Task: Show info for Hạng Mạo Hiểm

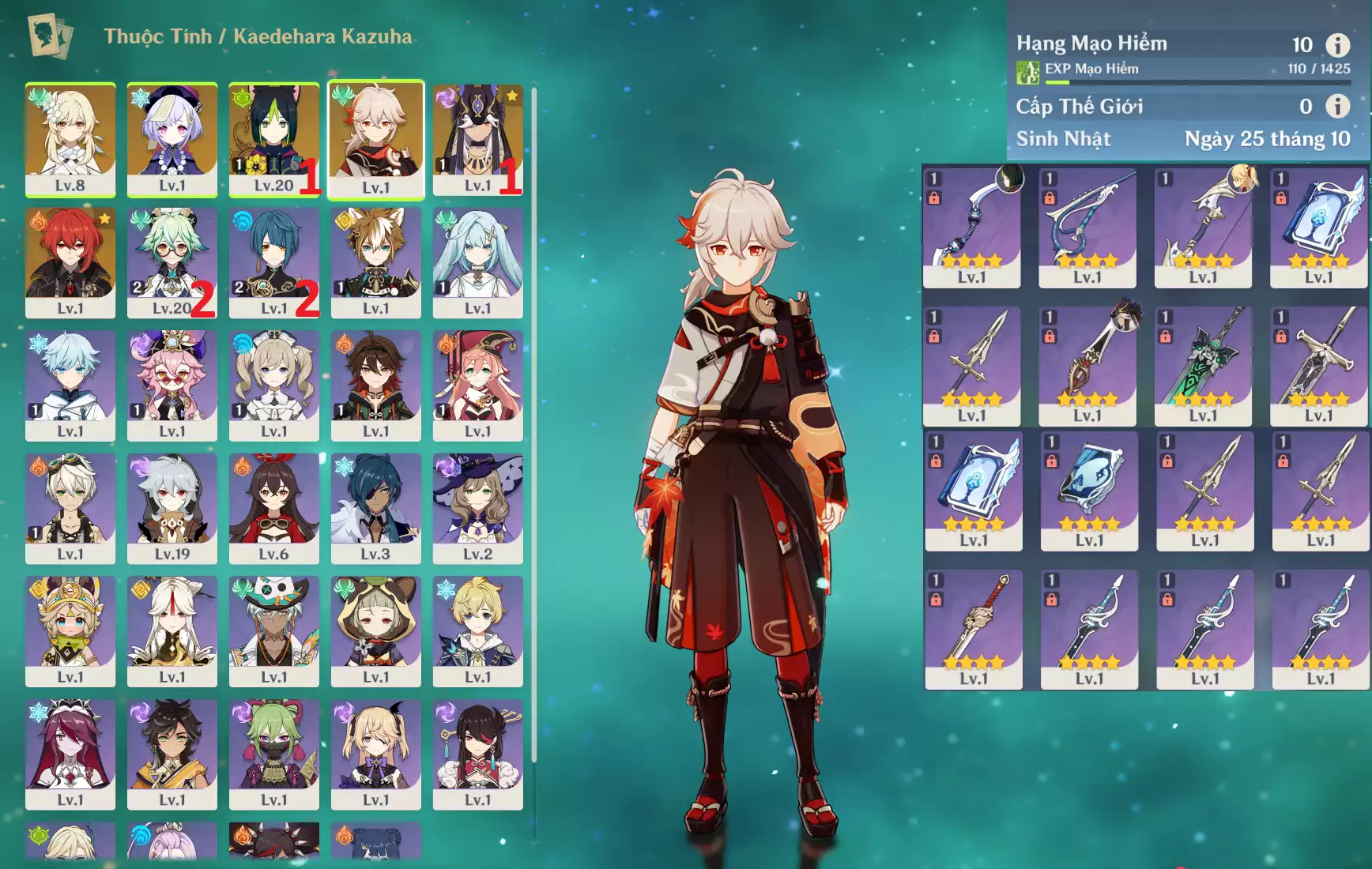Action: [1337, 44]
